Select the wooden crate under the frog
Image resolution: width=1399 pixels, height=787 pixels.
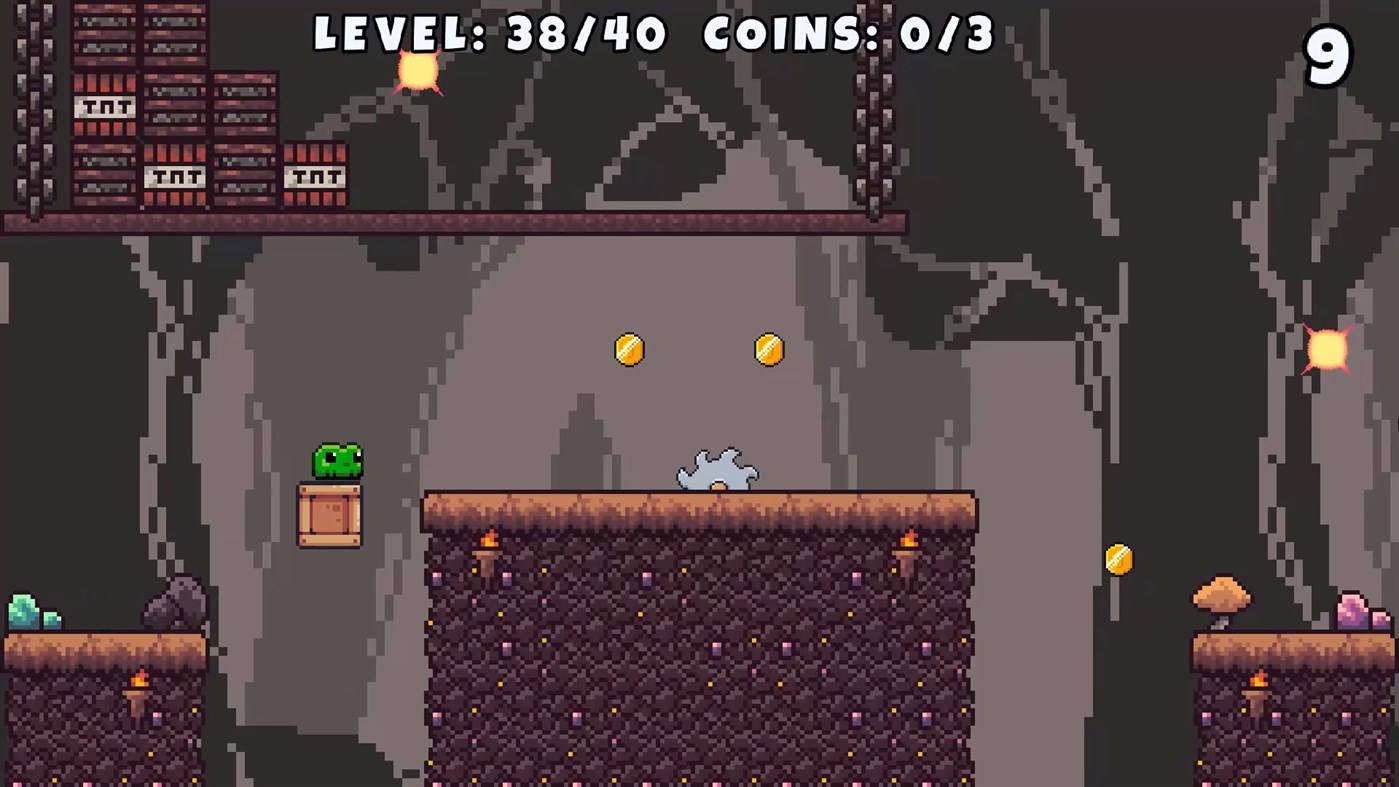pos(331,516)
